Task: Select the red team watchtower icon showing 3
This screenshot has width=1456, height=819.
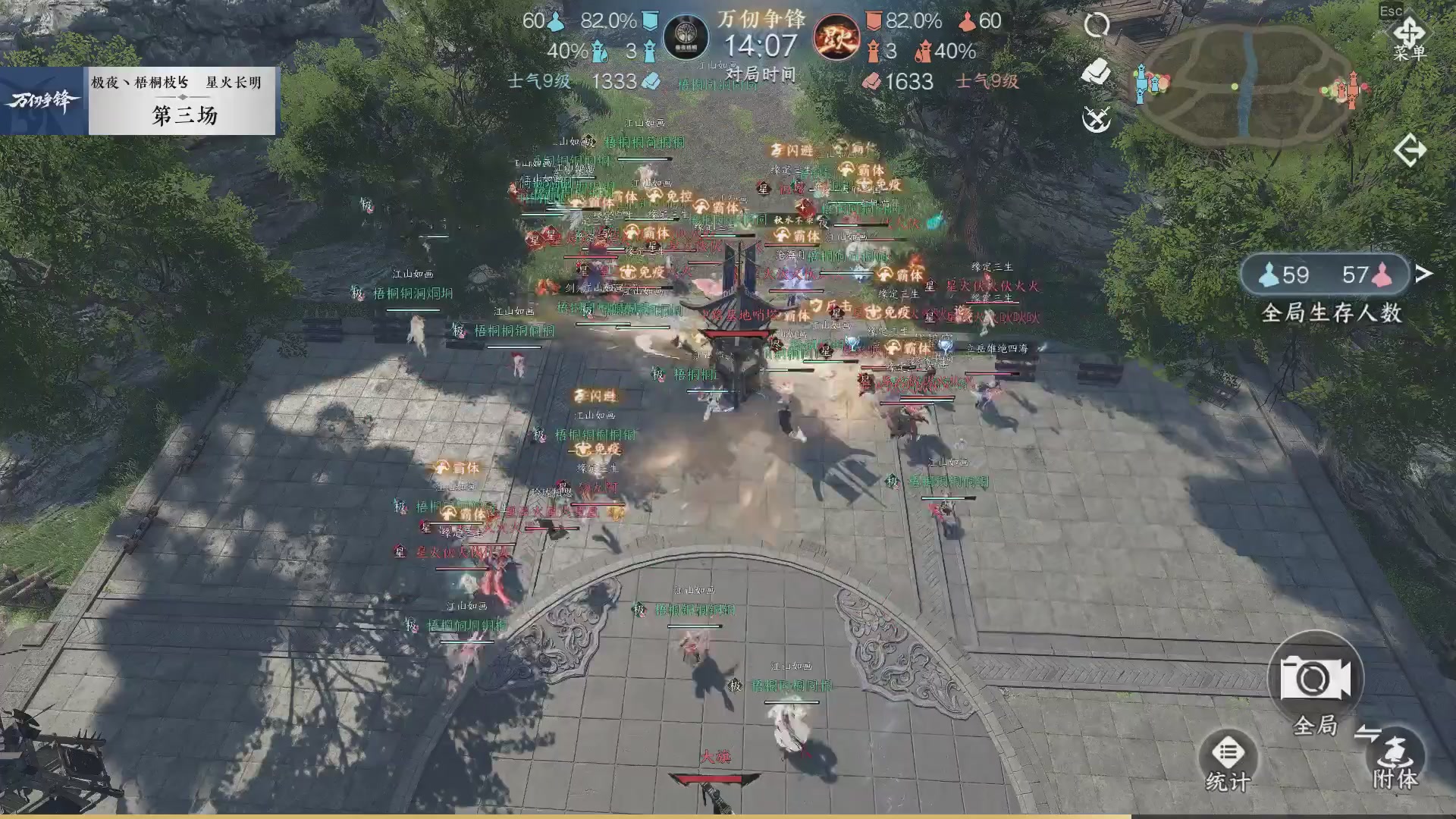Action: click(x=873, y=49)
